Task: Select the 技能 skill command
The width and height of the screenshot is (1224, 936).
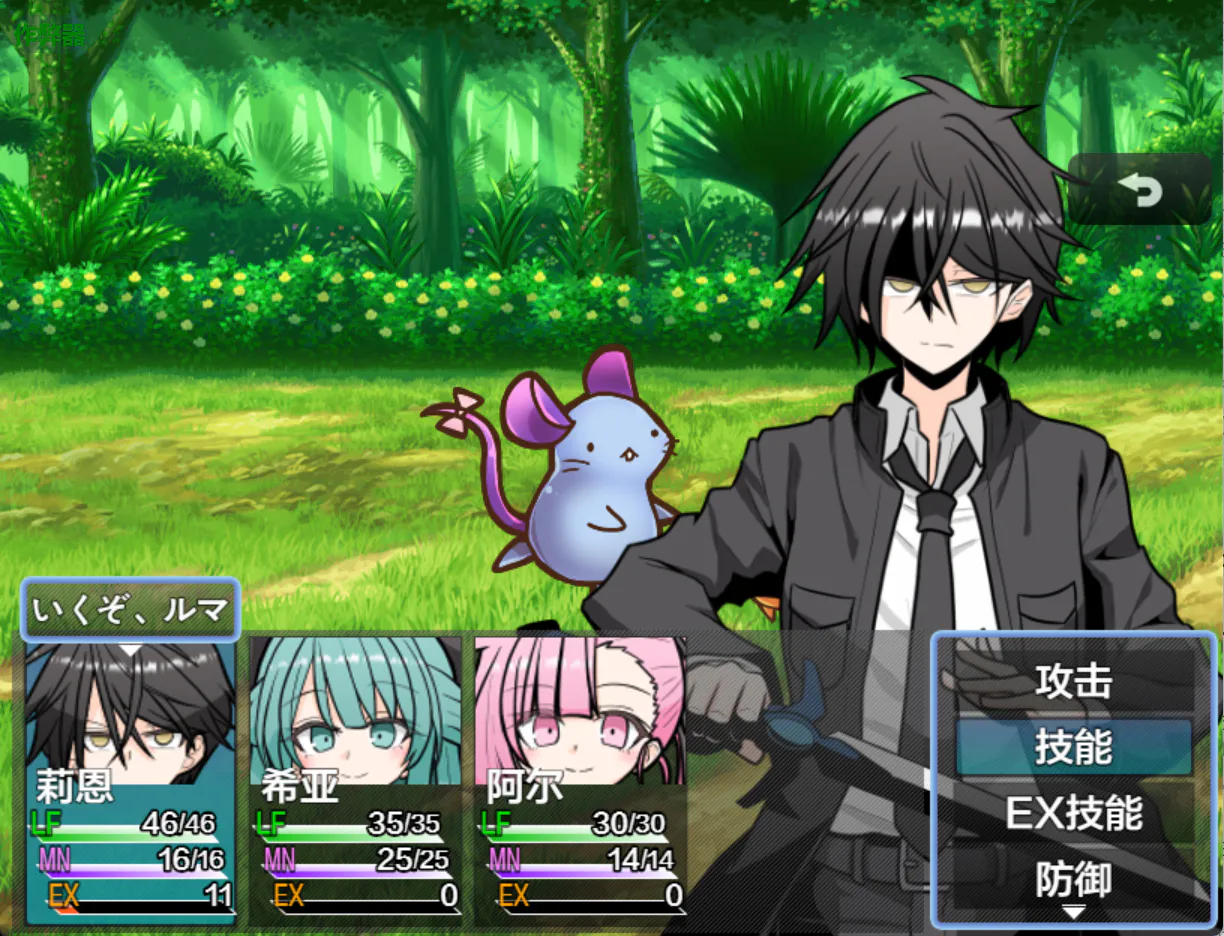Action: (x=1073, y=747)
